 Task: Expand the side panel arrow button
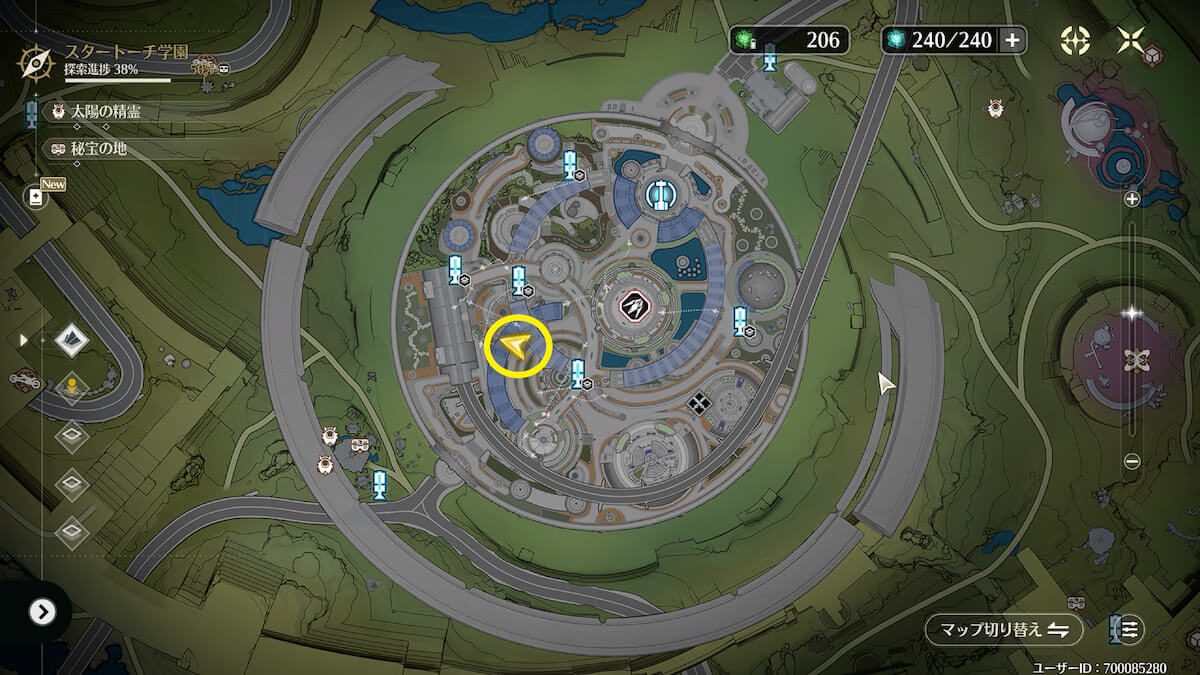pyautogui.click(x=41, y=612)
